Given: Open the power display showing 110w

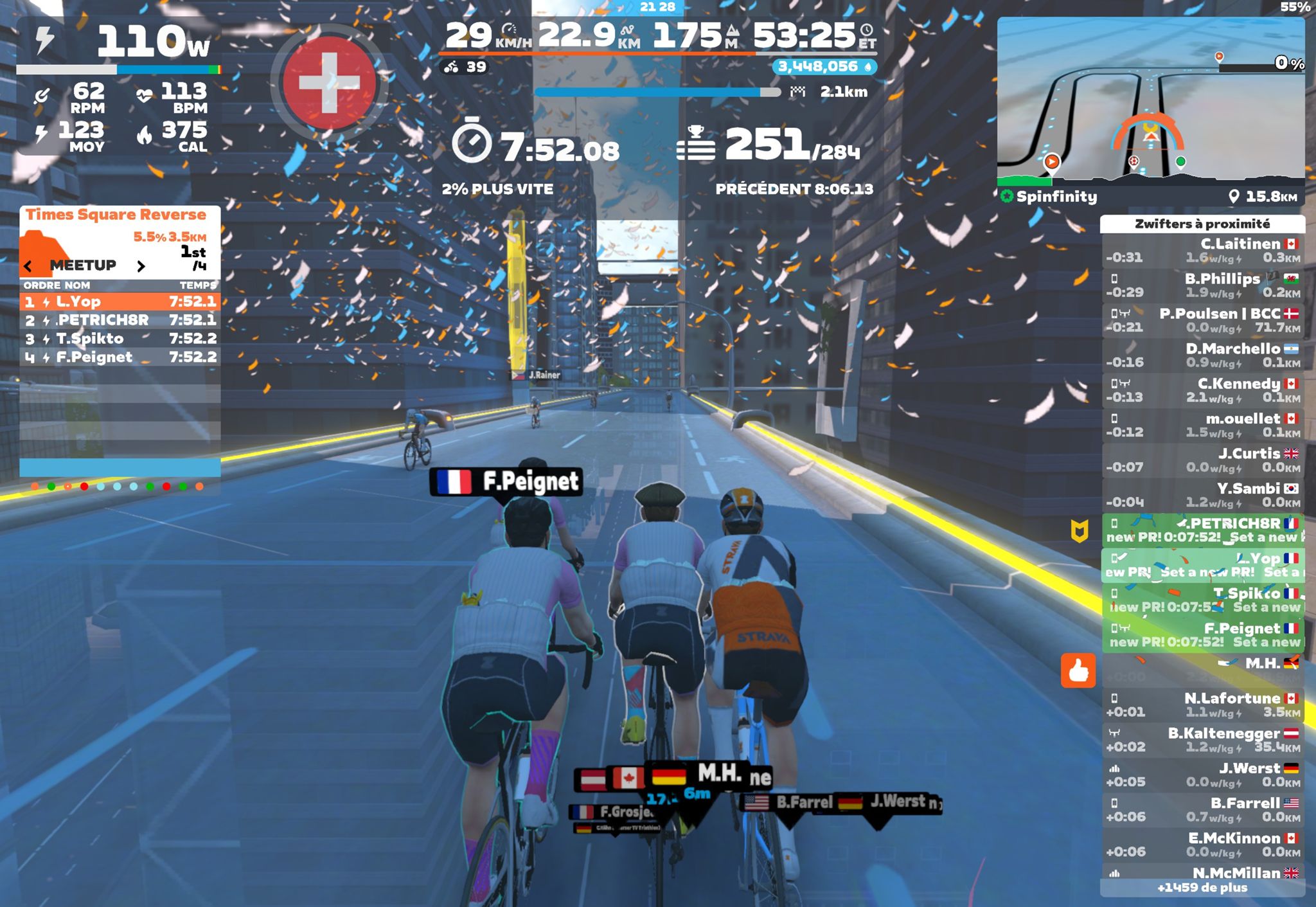Looking at the screenshot, I should coord(120,42).
